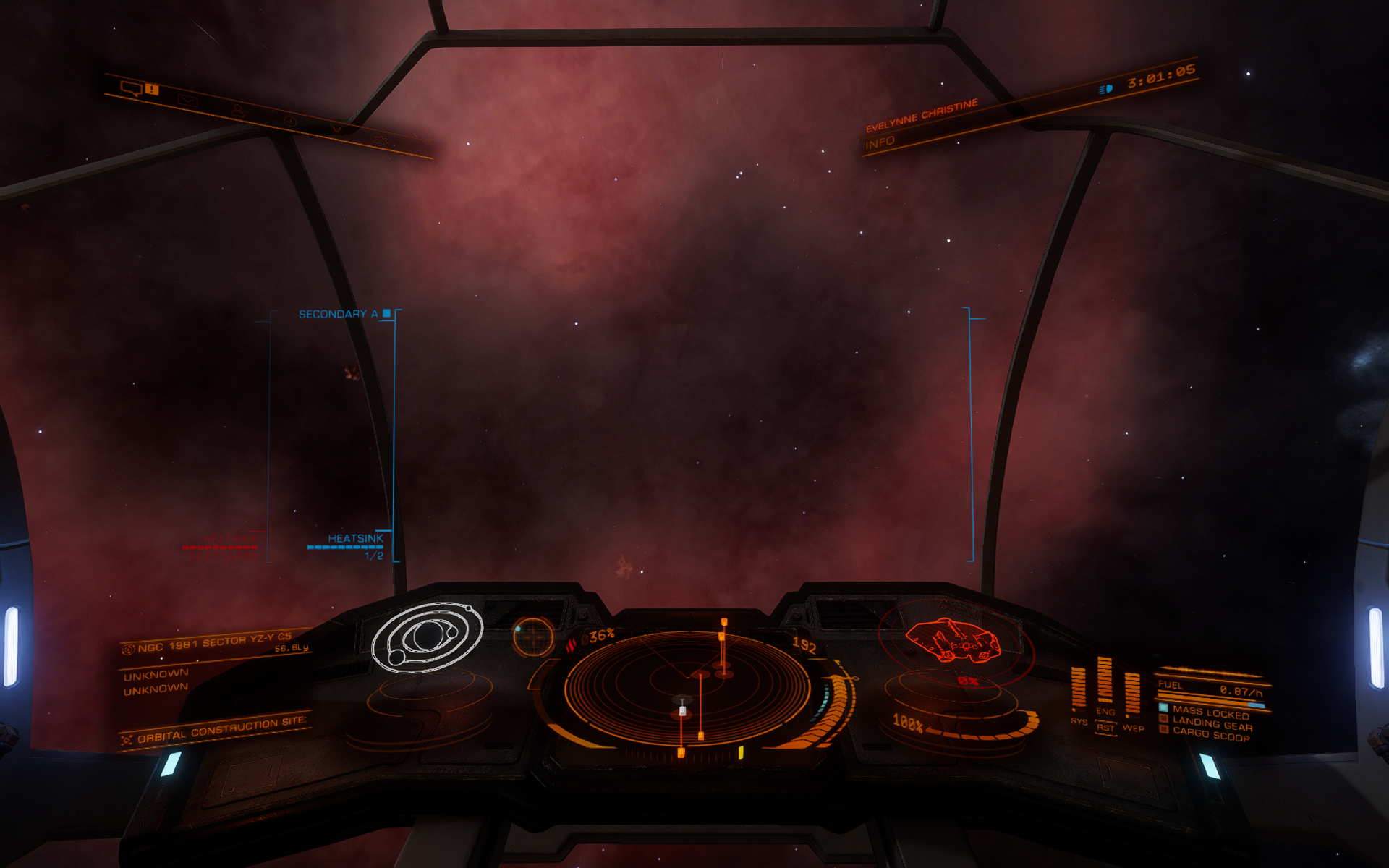Select the SYS power distributor column
This screenshot has width=1389, height=868.
1078,689
